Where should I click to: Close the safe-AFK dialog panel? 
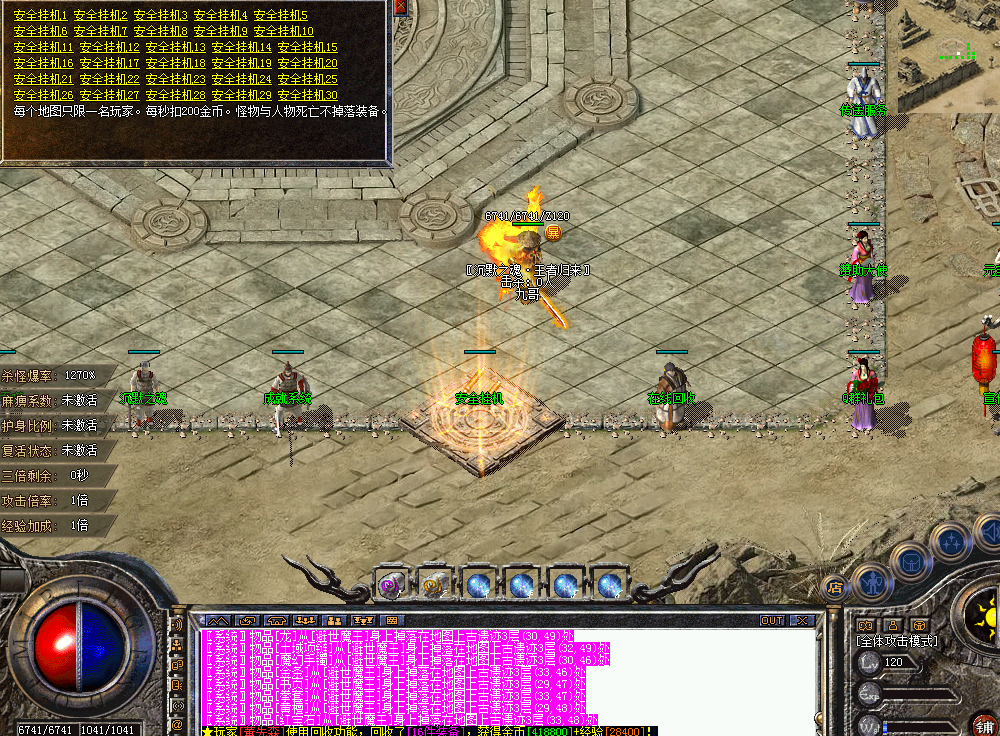tap(401, 6)
